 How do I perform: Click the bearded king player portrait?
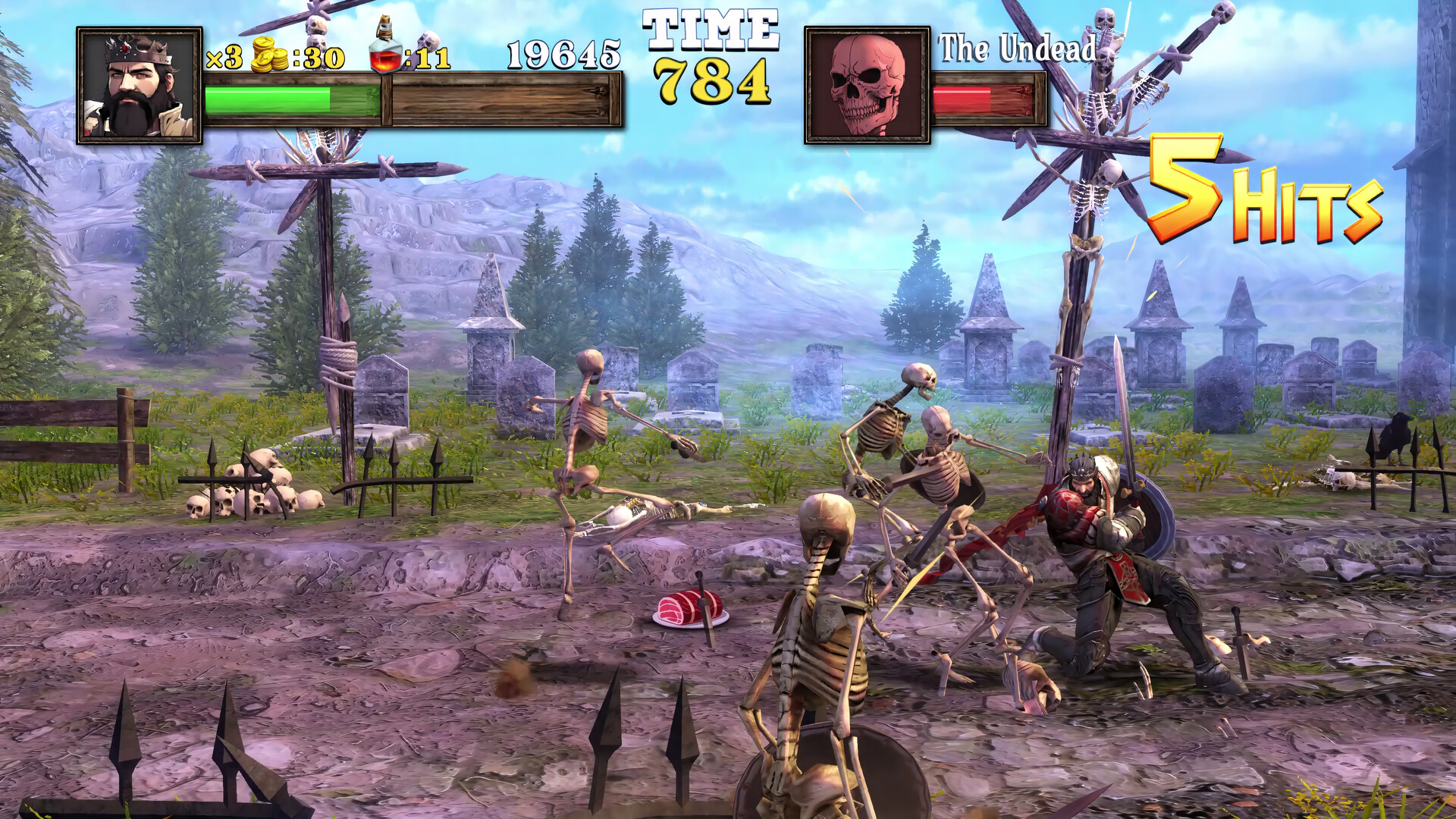coord(140,86)
